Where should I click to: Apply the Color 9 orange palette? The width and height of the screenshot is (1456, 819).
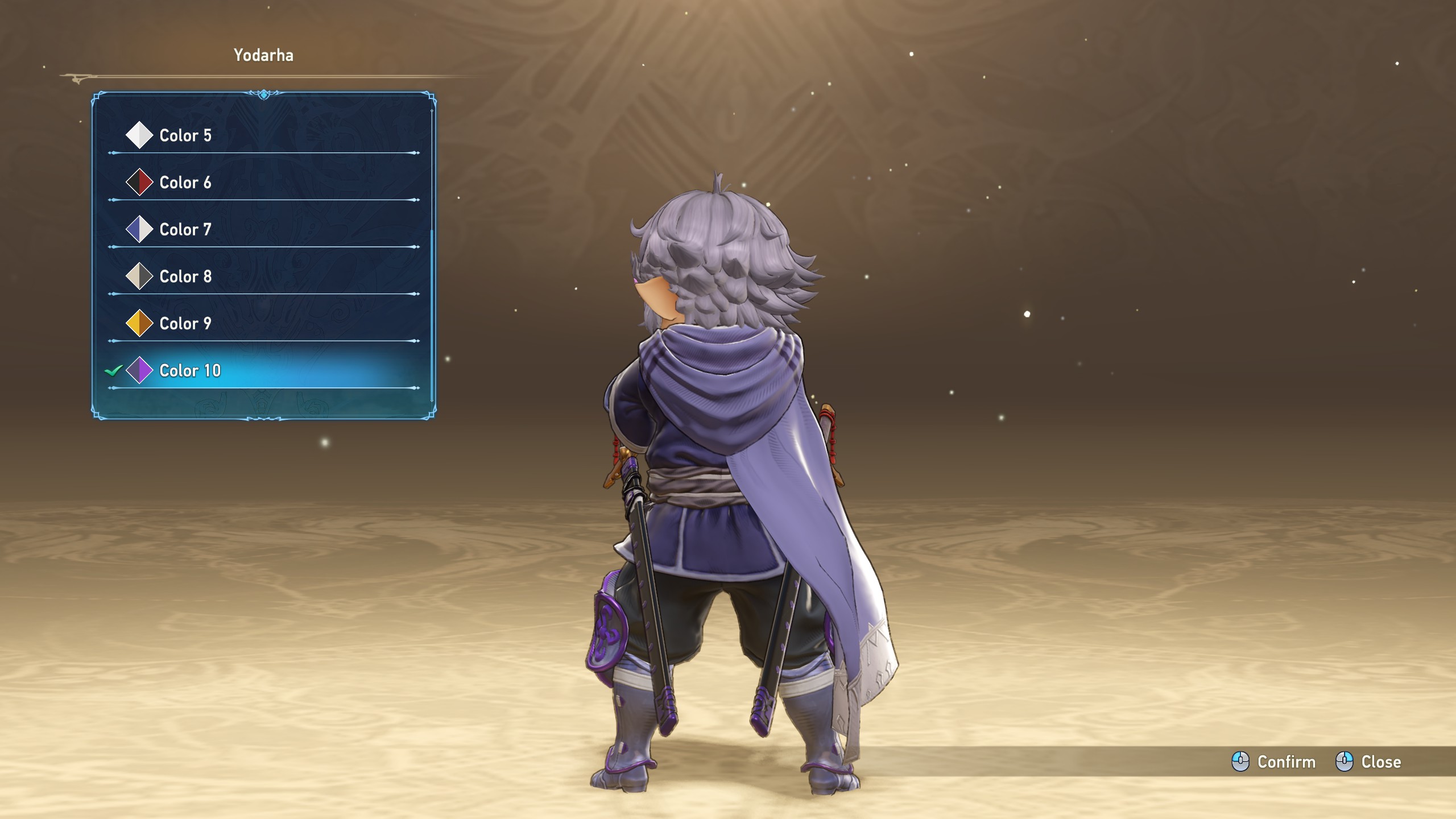point(185,324)
